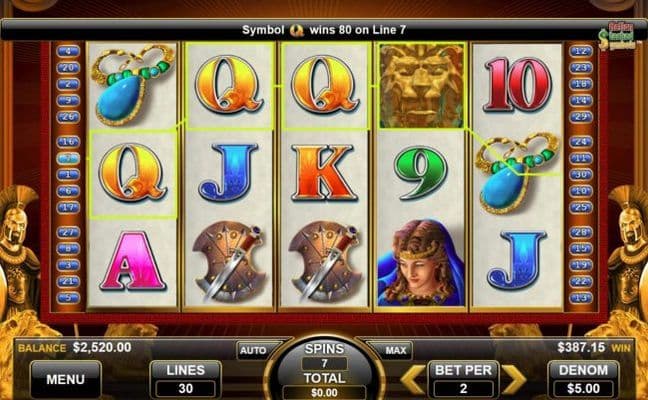
Task: Decrease bet per line with left arrow
Action: 411,379
